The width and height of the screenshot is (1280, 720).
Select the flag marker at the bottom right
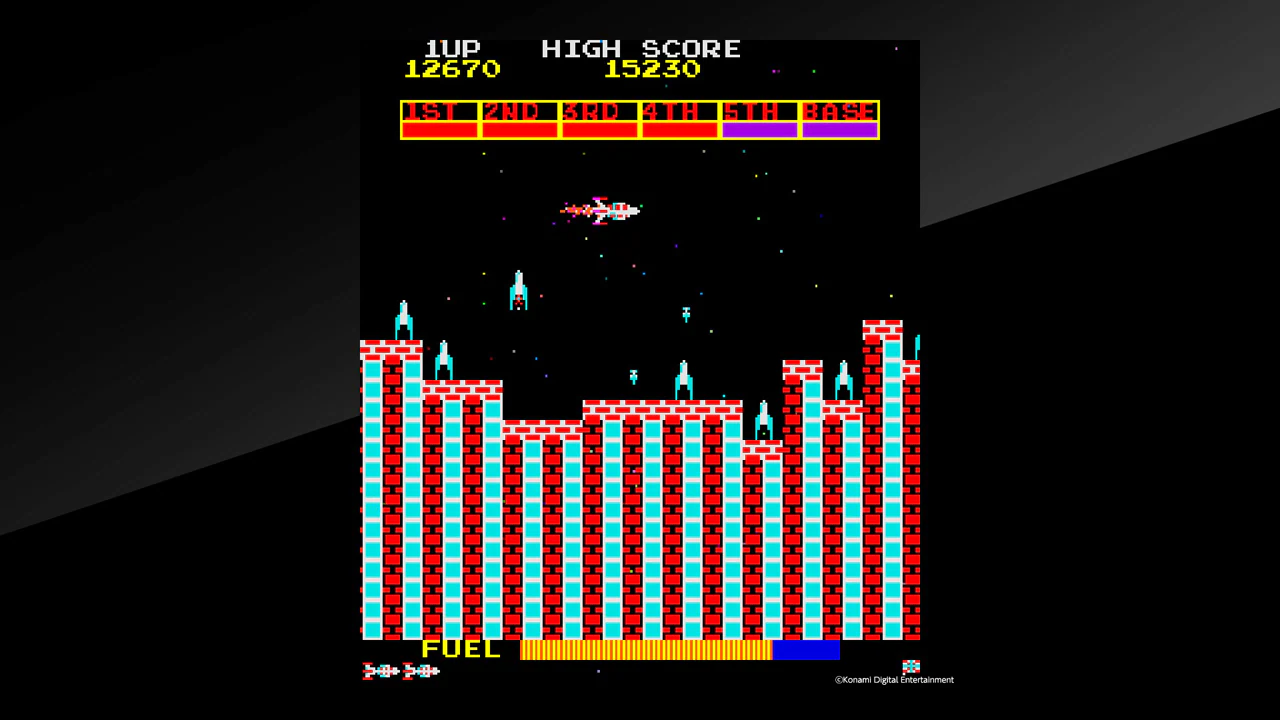(x=910, y=665)
